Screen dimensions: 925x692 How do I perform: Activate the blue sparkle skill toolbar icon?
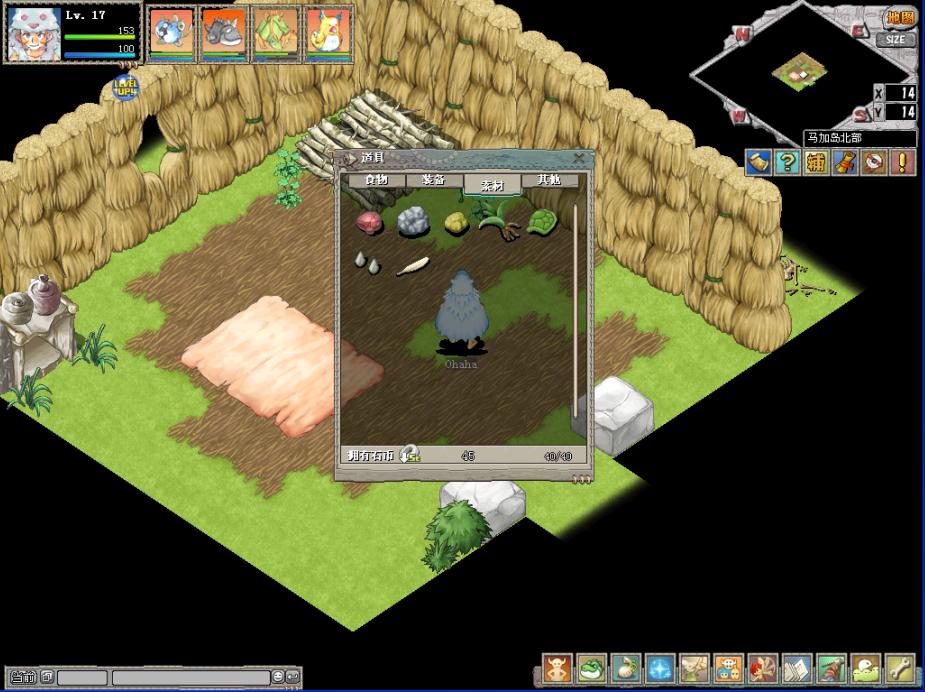click(659, 668)
